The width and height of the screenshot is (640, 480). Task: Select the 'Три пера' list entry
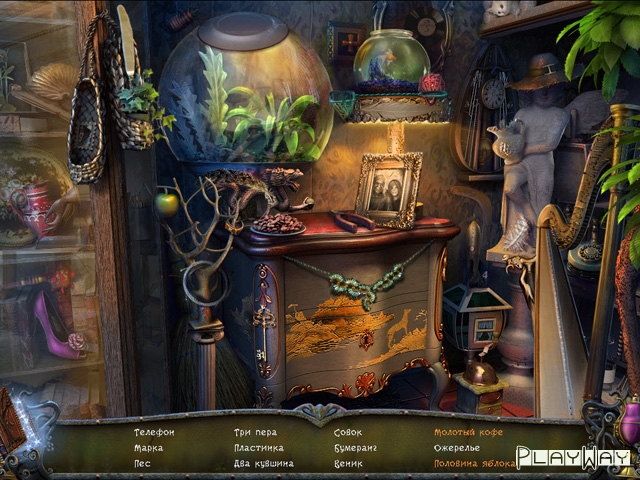(255, 432)
